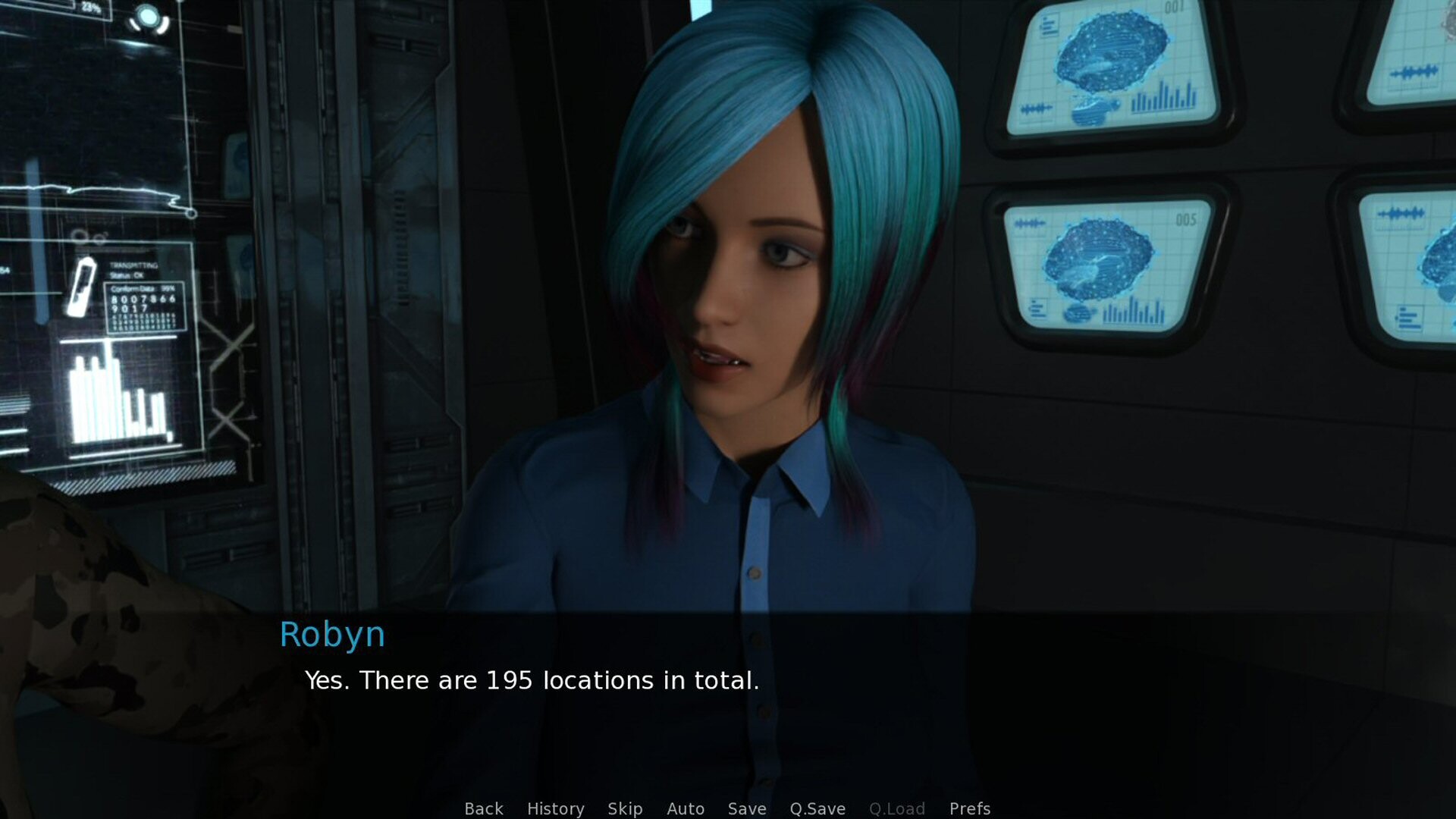Open the Save screen
Image resolution: width=1456 pixels, height=819 pixels.
coord(746,808)
